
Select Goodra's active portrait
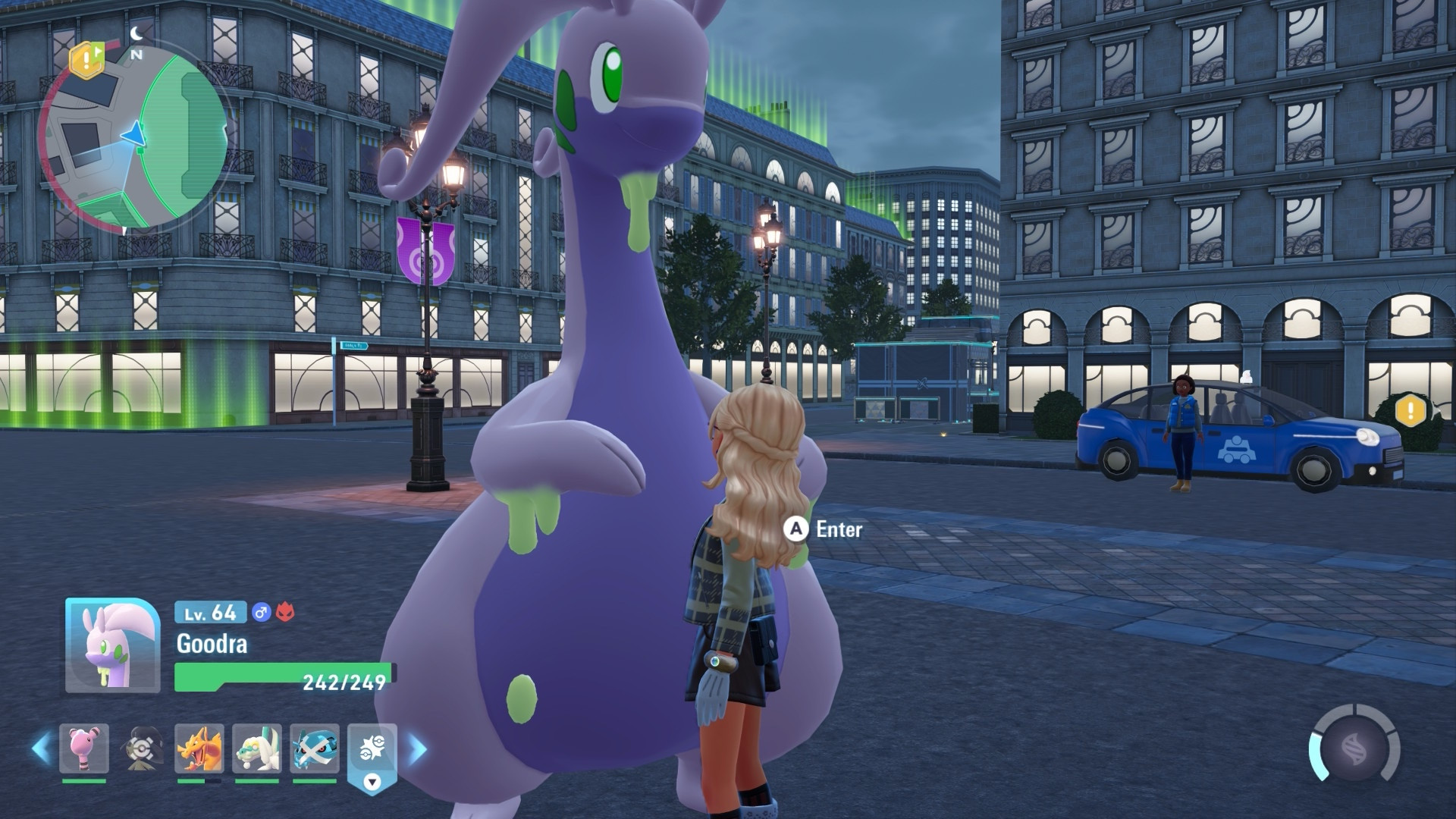click(x=112, y=645)
